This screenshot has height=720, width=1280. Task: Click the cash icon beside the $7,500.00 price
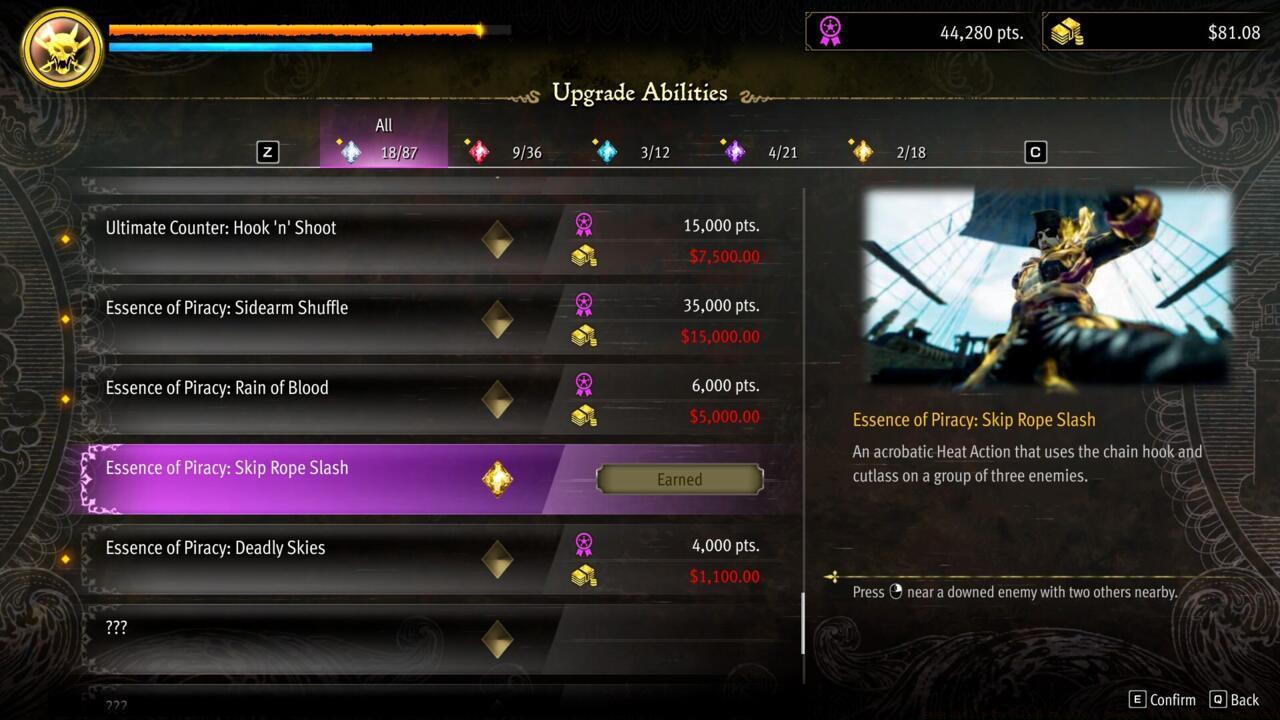[585, 256]
